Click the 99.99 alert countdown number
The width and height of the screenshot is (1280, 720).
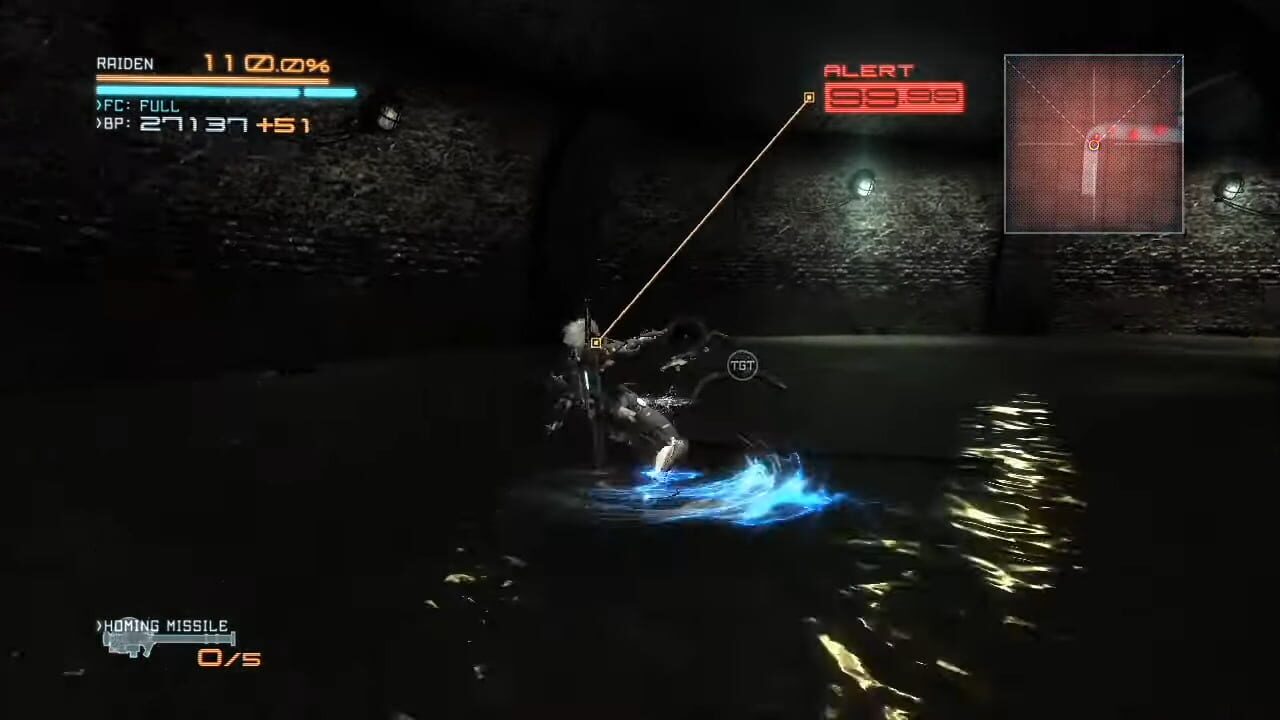[893, 99]
